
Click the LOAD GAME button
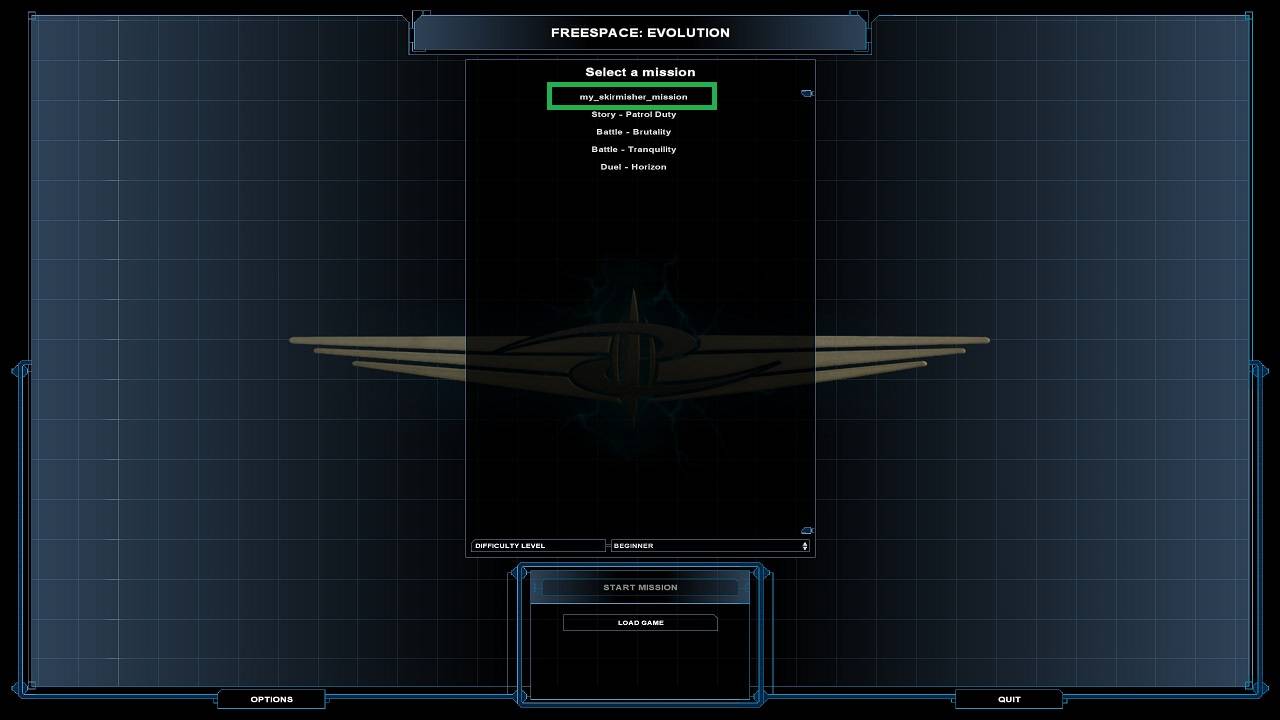639,622
